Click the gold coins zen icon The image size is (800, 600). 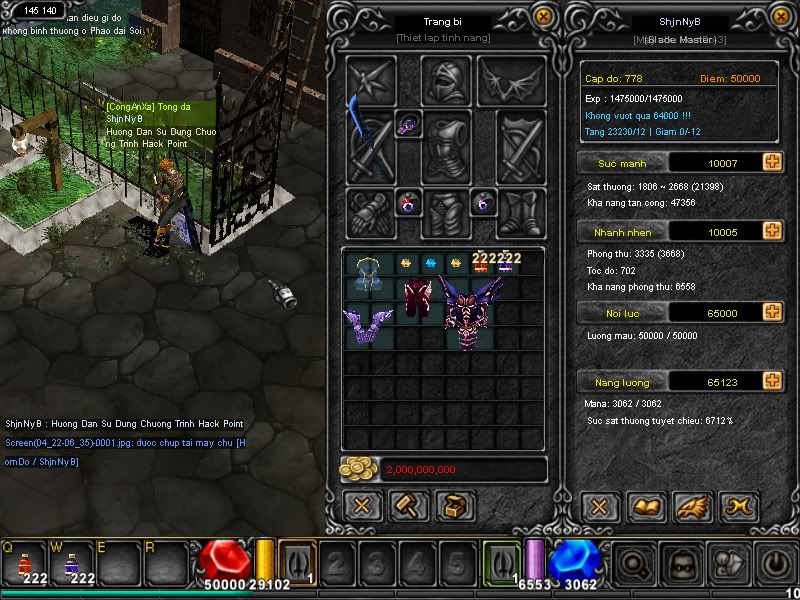pyautogui.click(x=357, y=469)
